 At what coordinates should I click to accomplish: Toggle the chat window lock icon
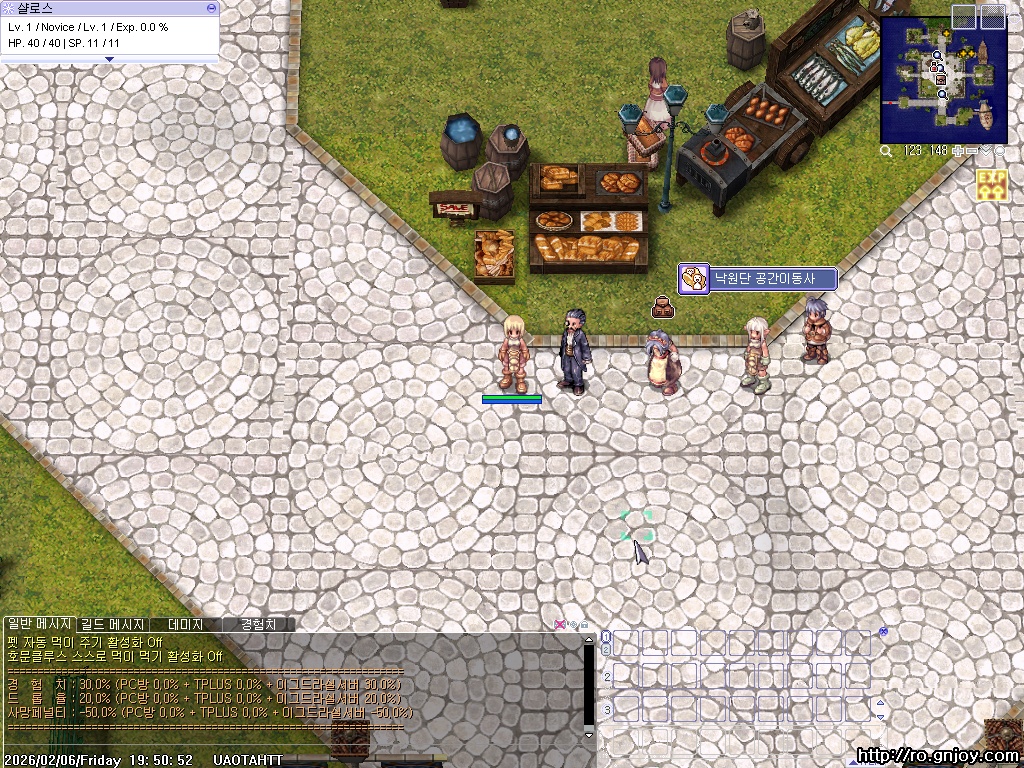coord(585,625)
